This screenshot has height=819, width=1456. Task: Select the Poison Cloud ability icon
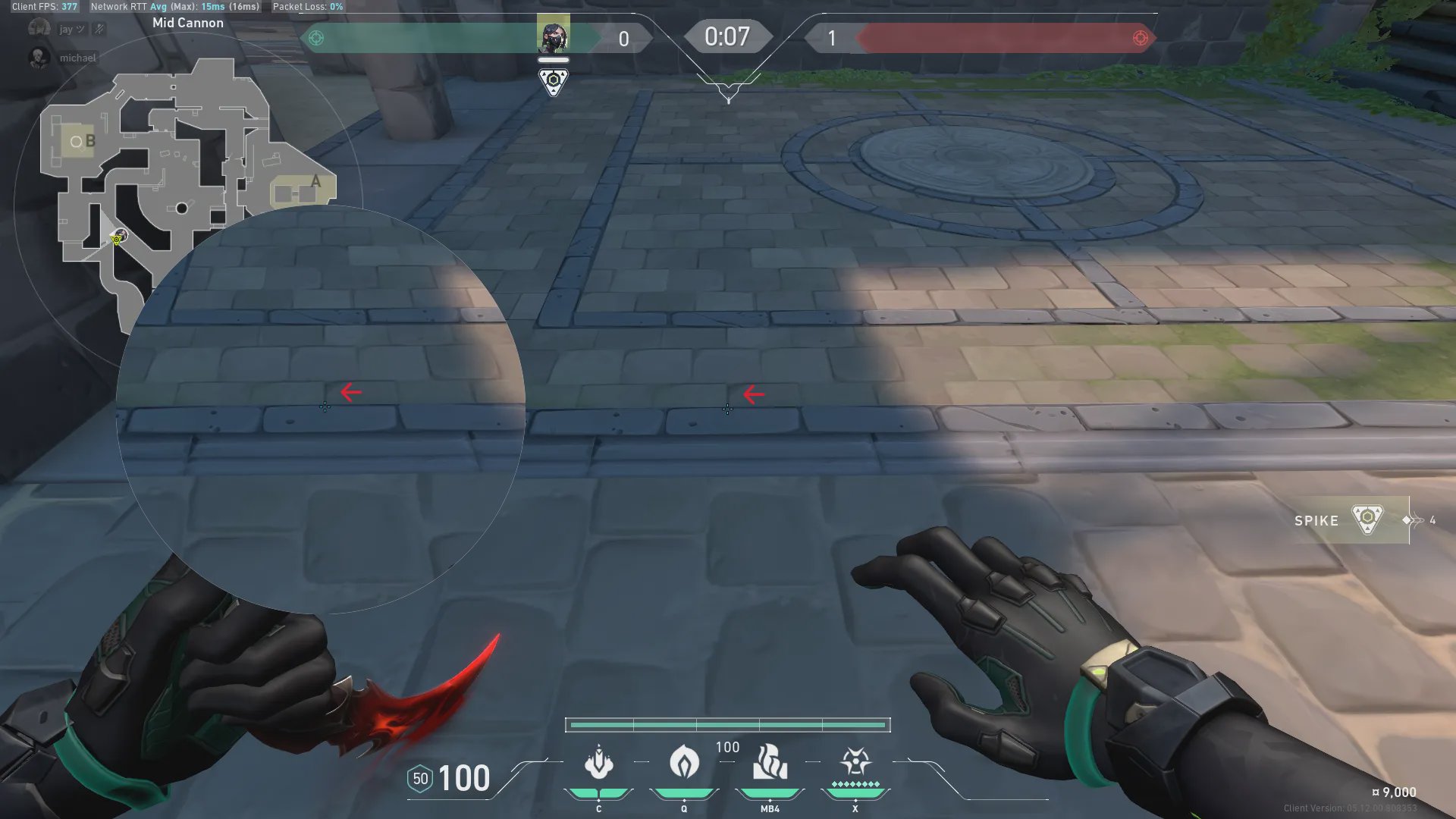(684, 762)
